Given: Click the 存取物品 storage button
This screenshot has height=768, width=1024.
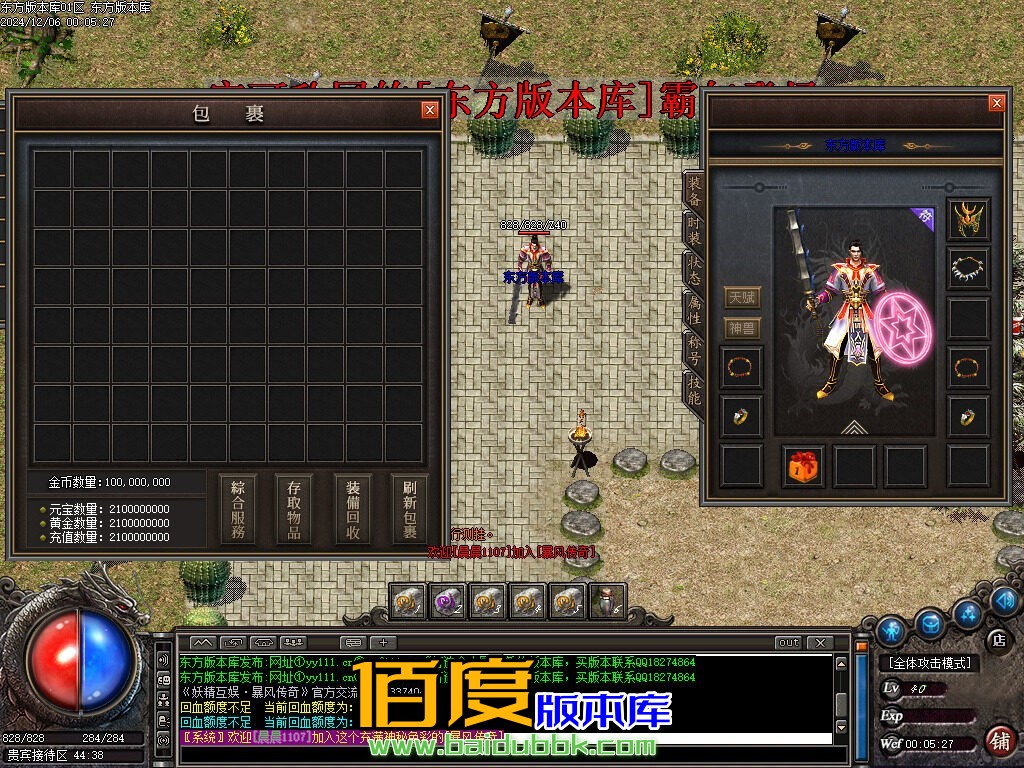Looking at the screenshot, I should pyautogui.click(x=294, y=508).
